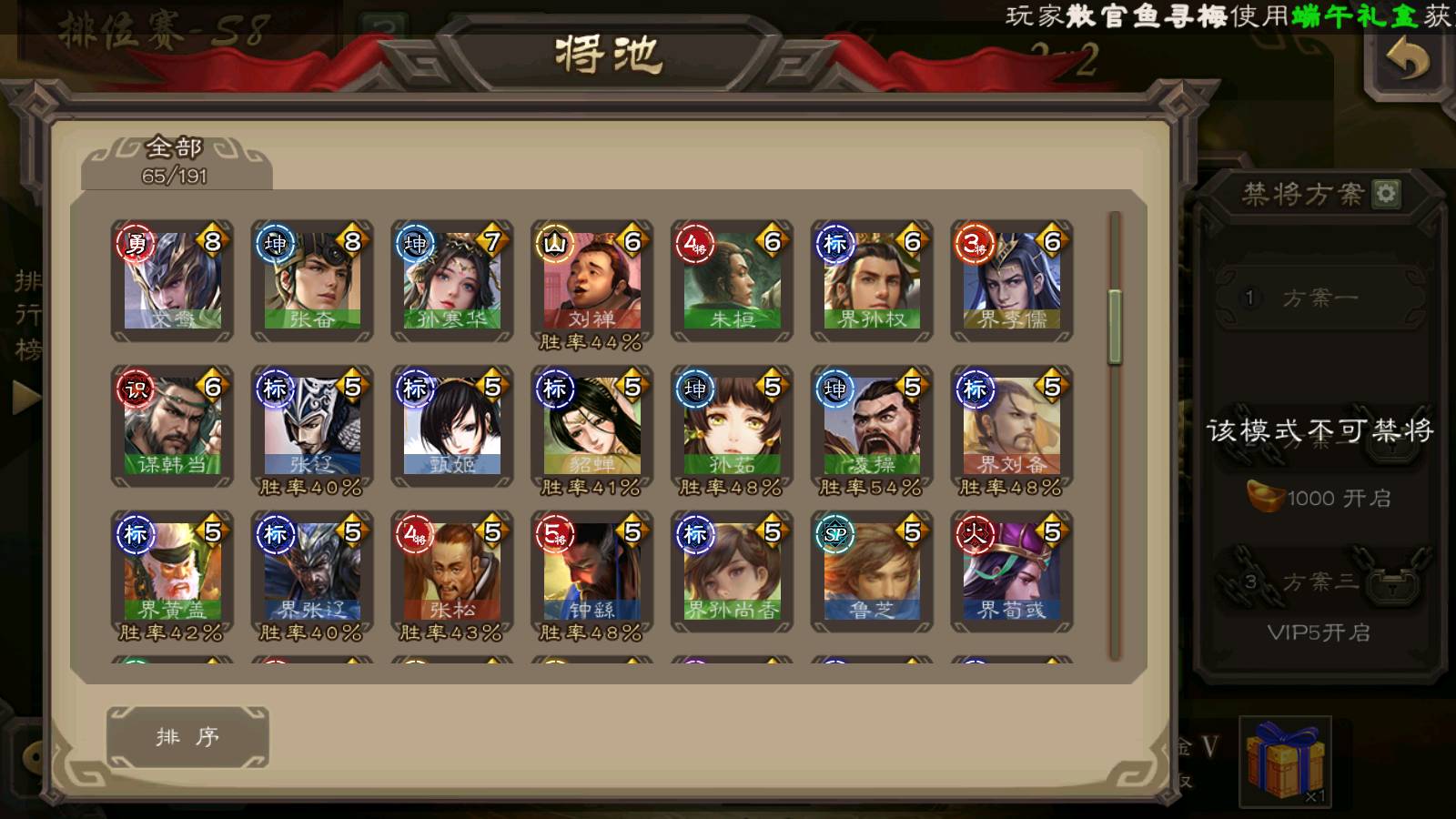The width and height of the screenshot is (1456, 819).
Task: Select the 全部 tab
Action: pyautogui.click(x=176, y=161)
